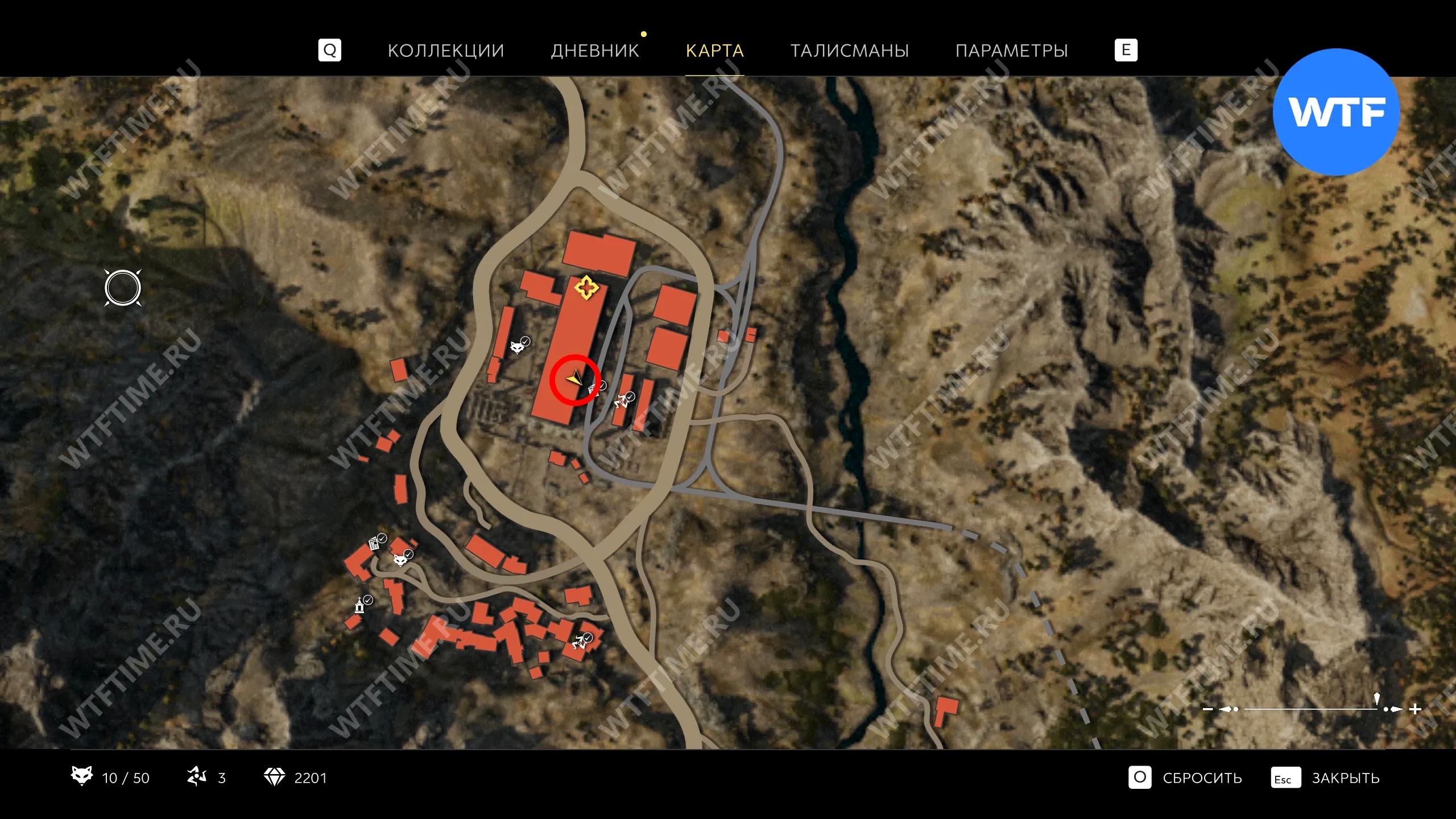
Task: Reset the map with Сбросить
Action: click(x=1201, y=778)
